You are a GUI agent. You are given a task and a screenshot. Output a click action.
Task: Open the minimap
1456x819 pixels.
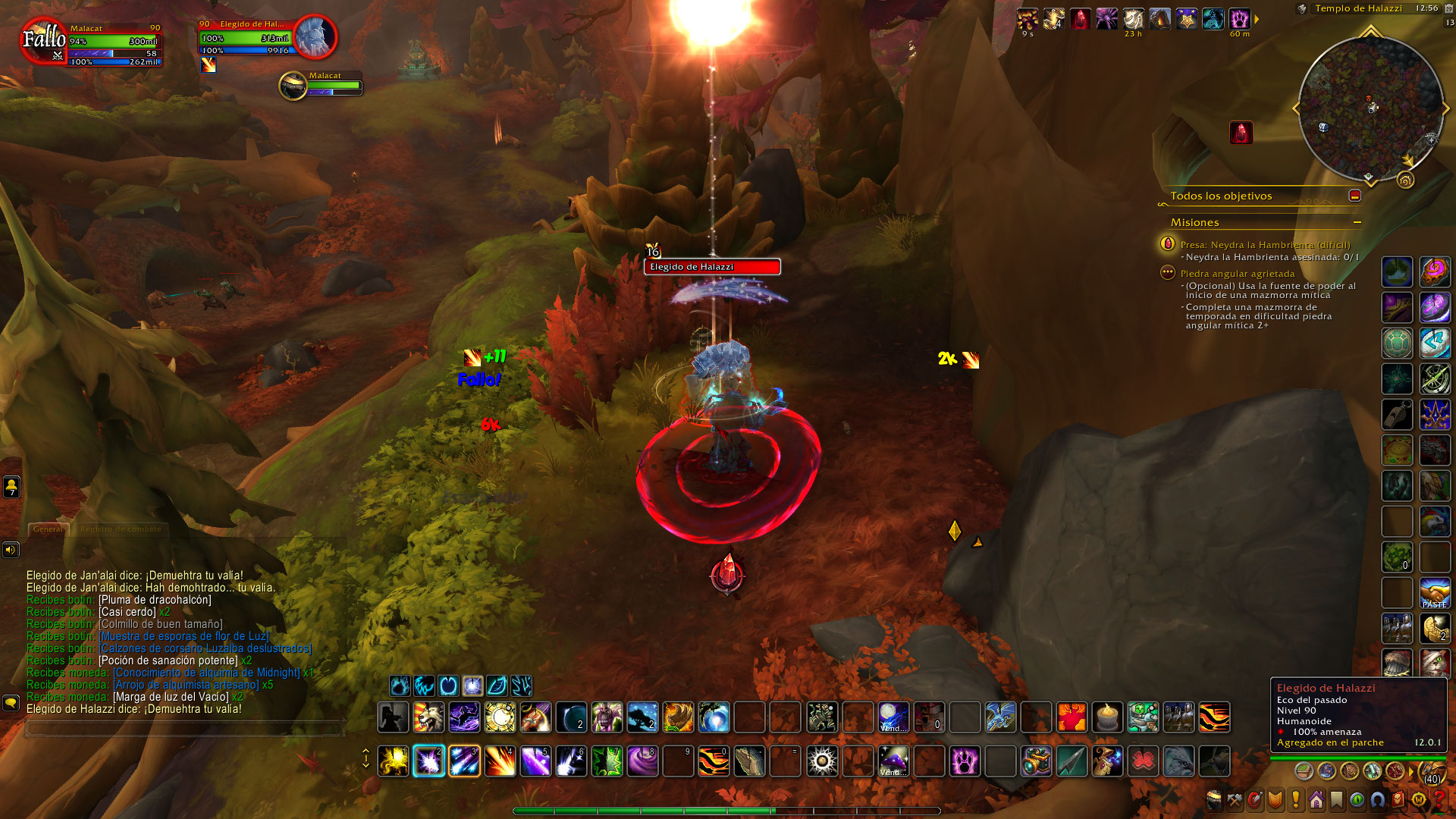click(1370, 108)
